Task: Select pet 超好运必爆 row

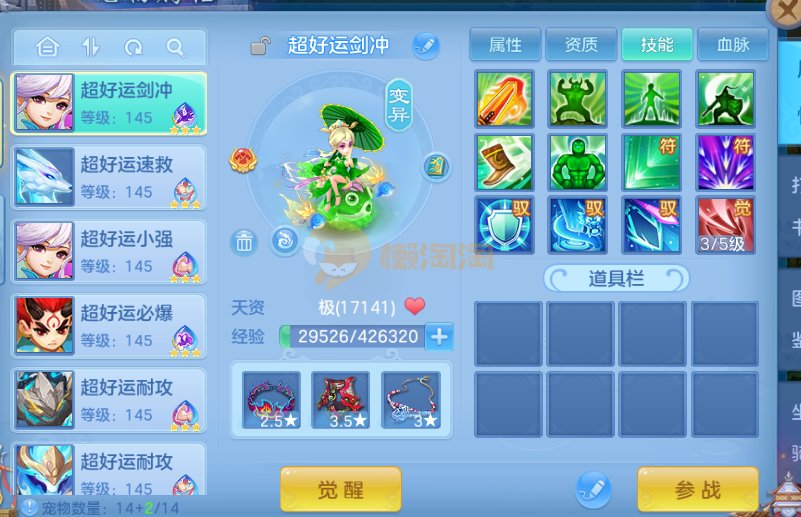Action: [109, 326]
